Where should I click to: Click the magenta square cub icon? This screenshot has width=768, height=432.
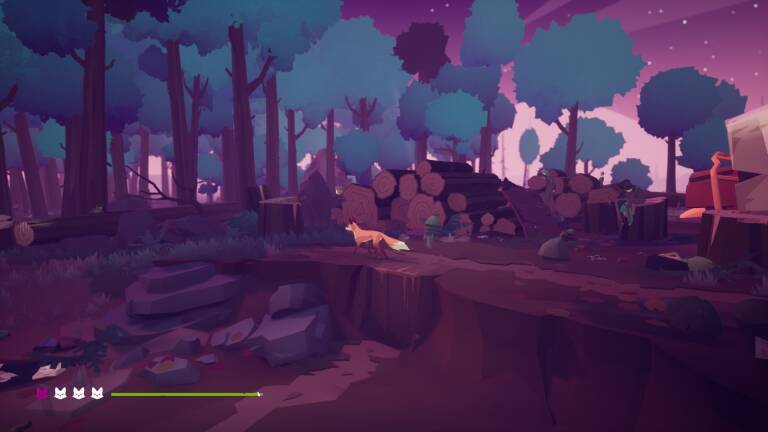coord(42,394)
